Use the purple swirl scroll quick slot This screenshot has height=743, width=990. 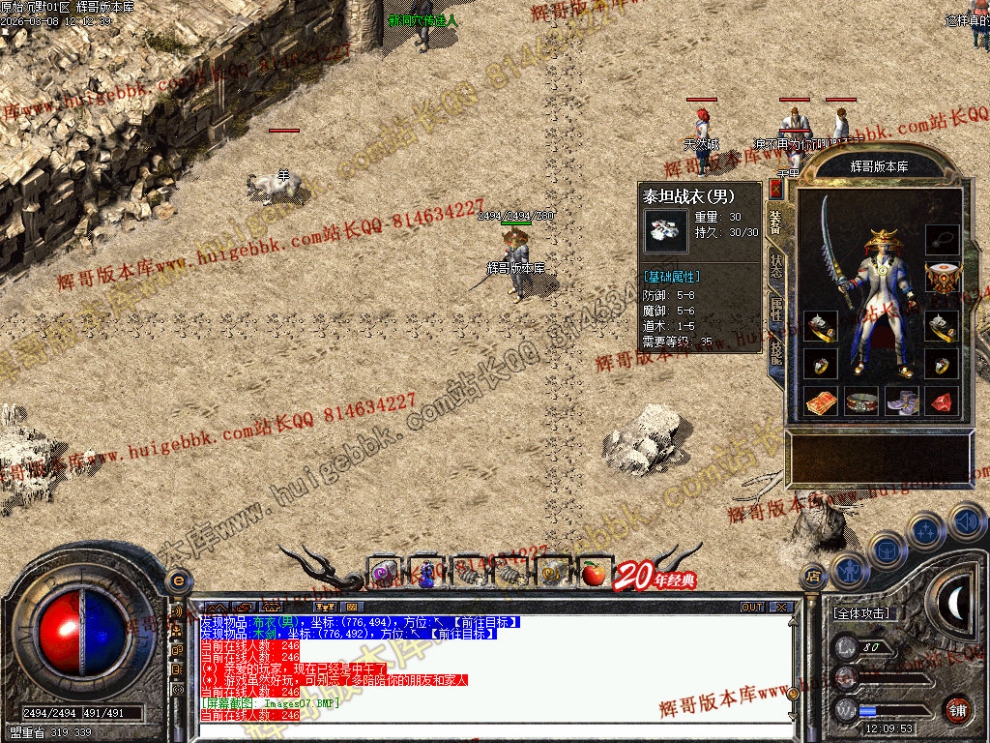click(x=385, y=573)
